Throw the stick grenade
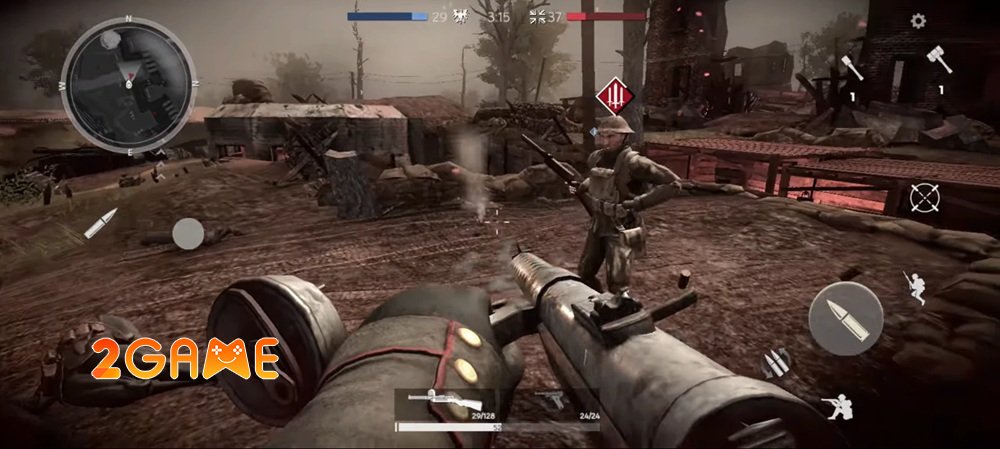Image resolution: width=1000 pixels, height=449 pixels. 851,69
